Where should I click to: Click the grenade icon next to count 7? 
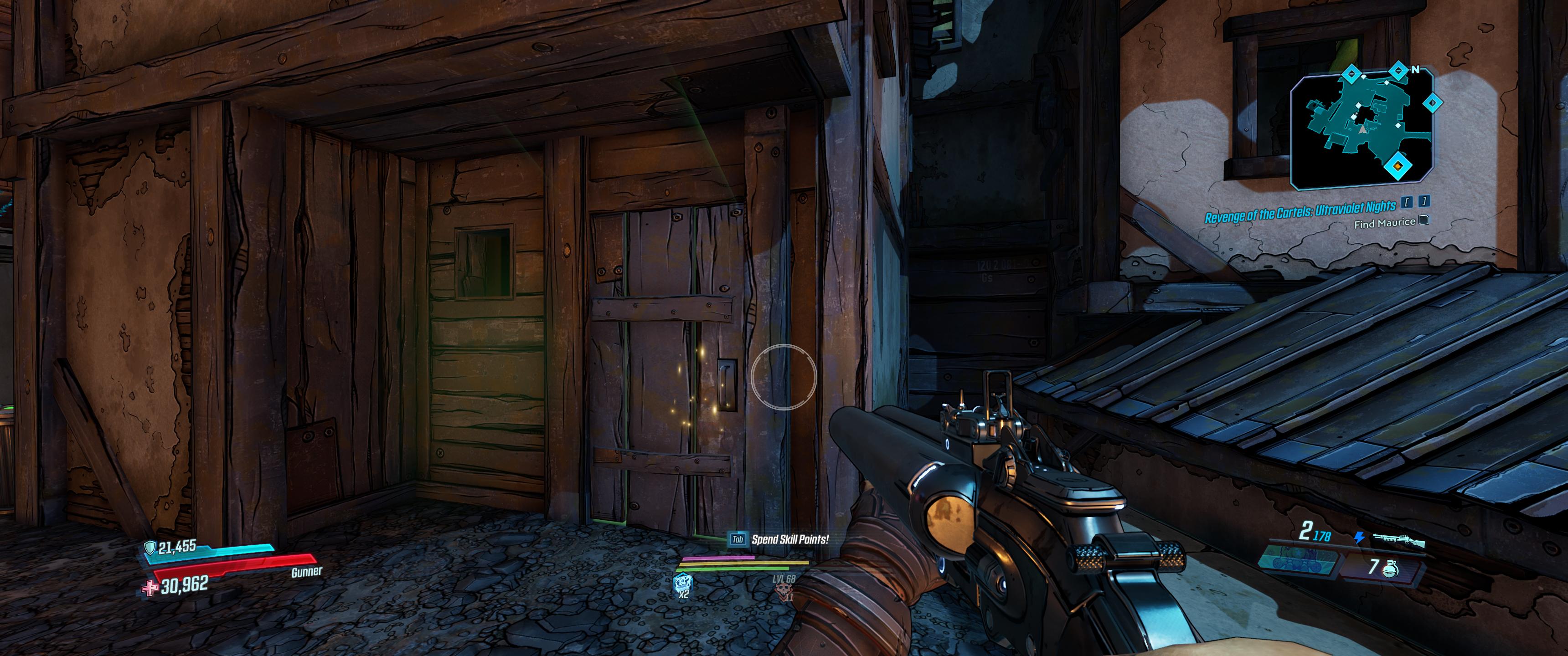(x=1391, y=569)
